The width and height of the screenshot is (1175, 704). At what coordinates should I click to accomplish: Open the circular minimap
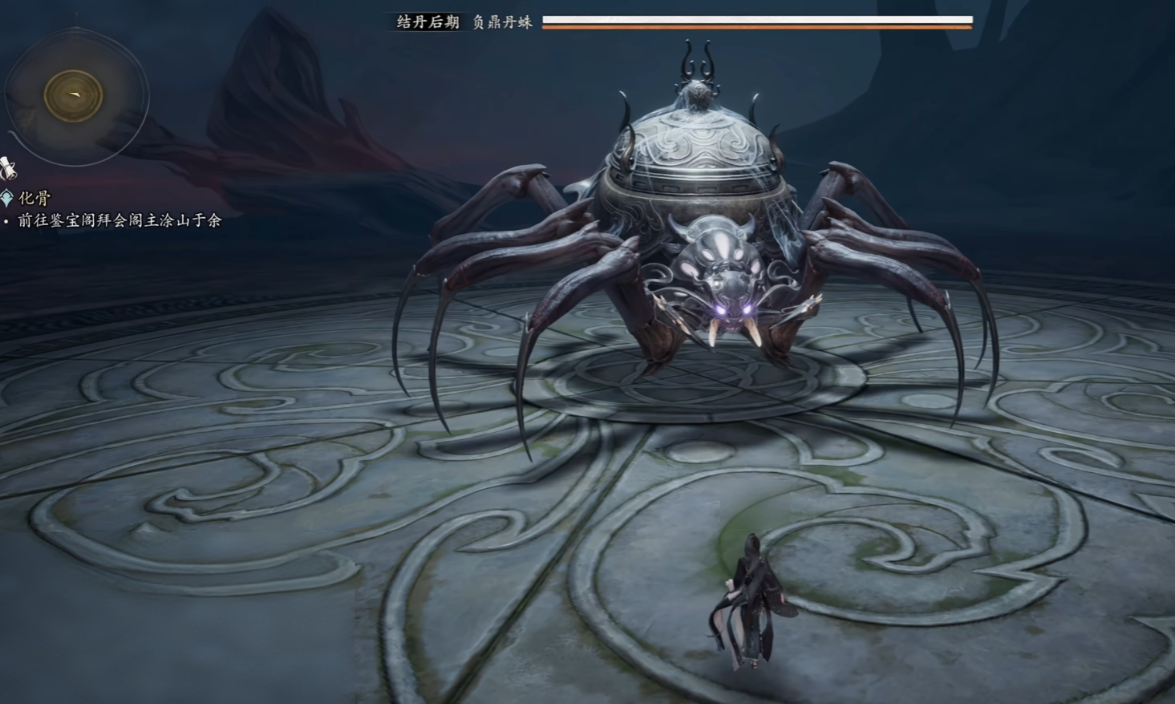74,96
